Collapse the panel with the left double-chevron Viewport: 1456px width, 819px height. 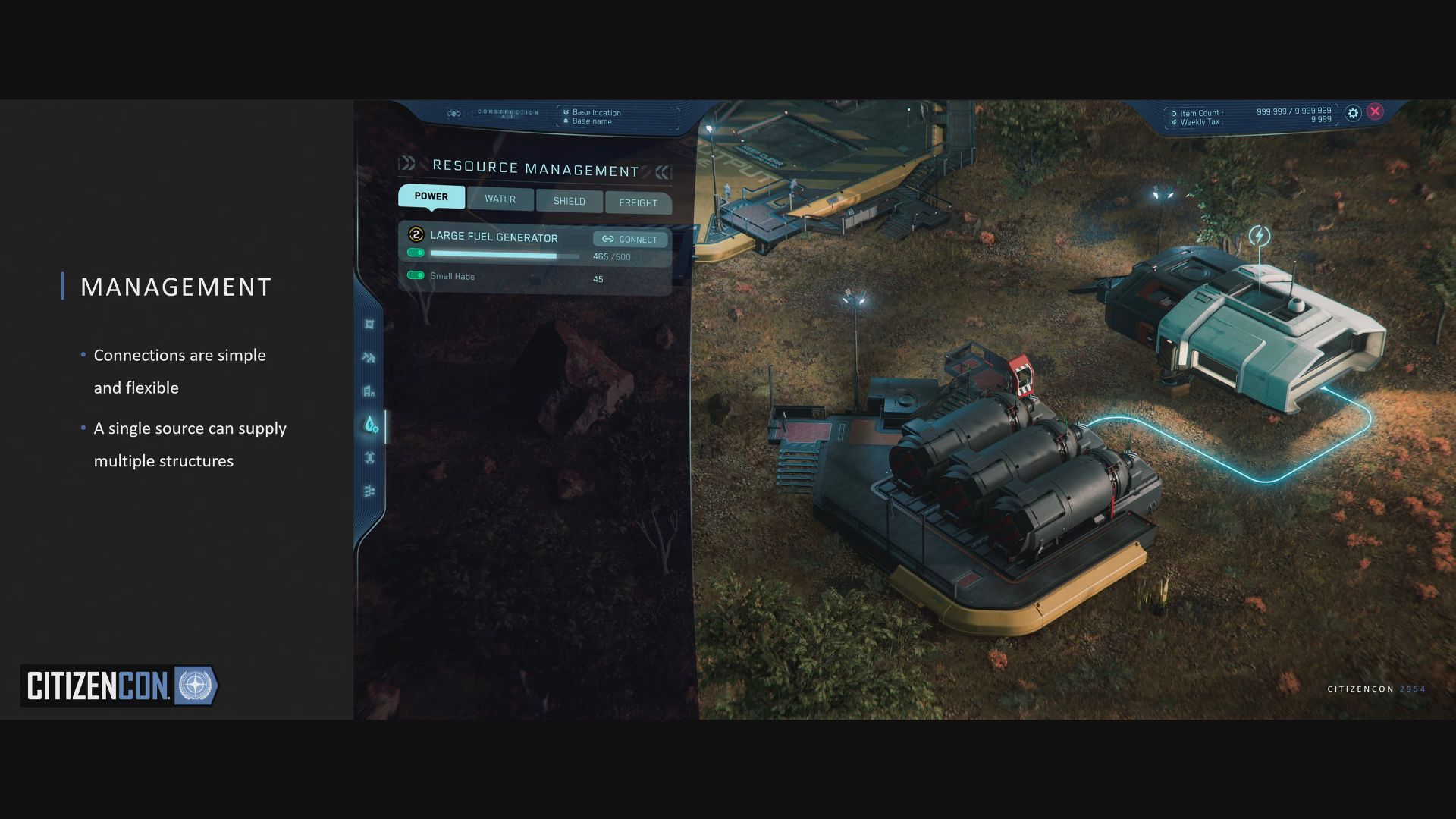[408, 163]
